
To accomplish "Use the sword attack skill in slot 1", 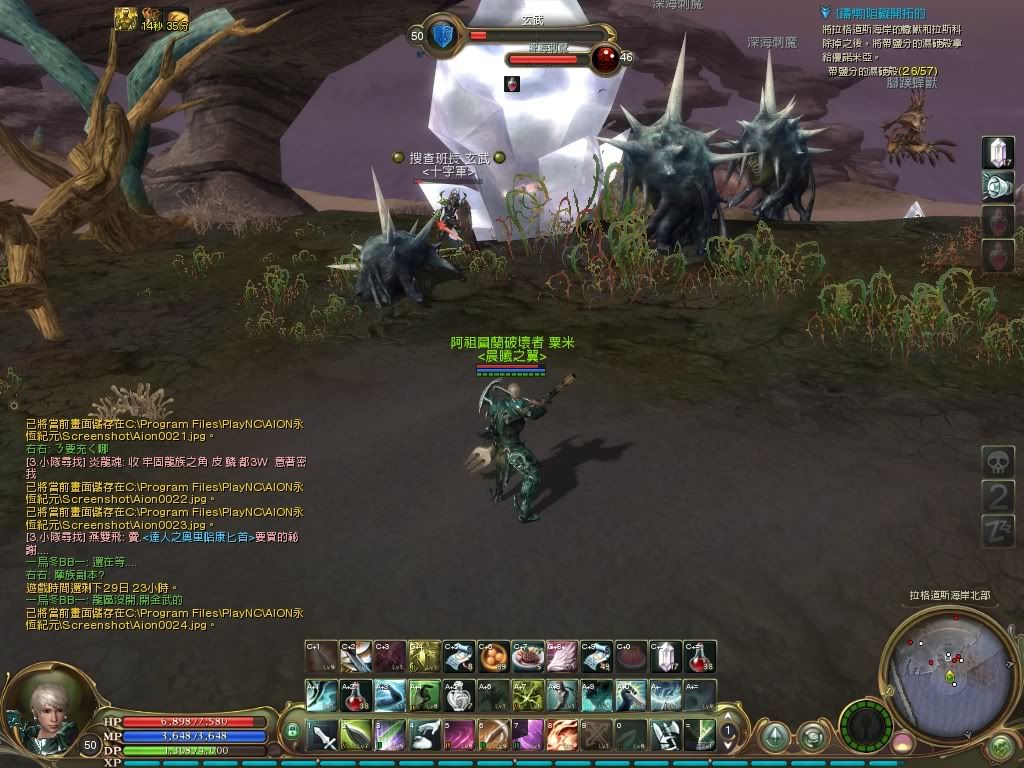I will pyautogui.click(x=323, y=736).
